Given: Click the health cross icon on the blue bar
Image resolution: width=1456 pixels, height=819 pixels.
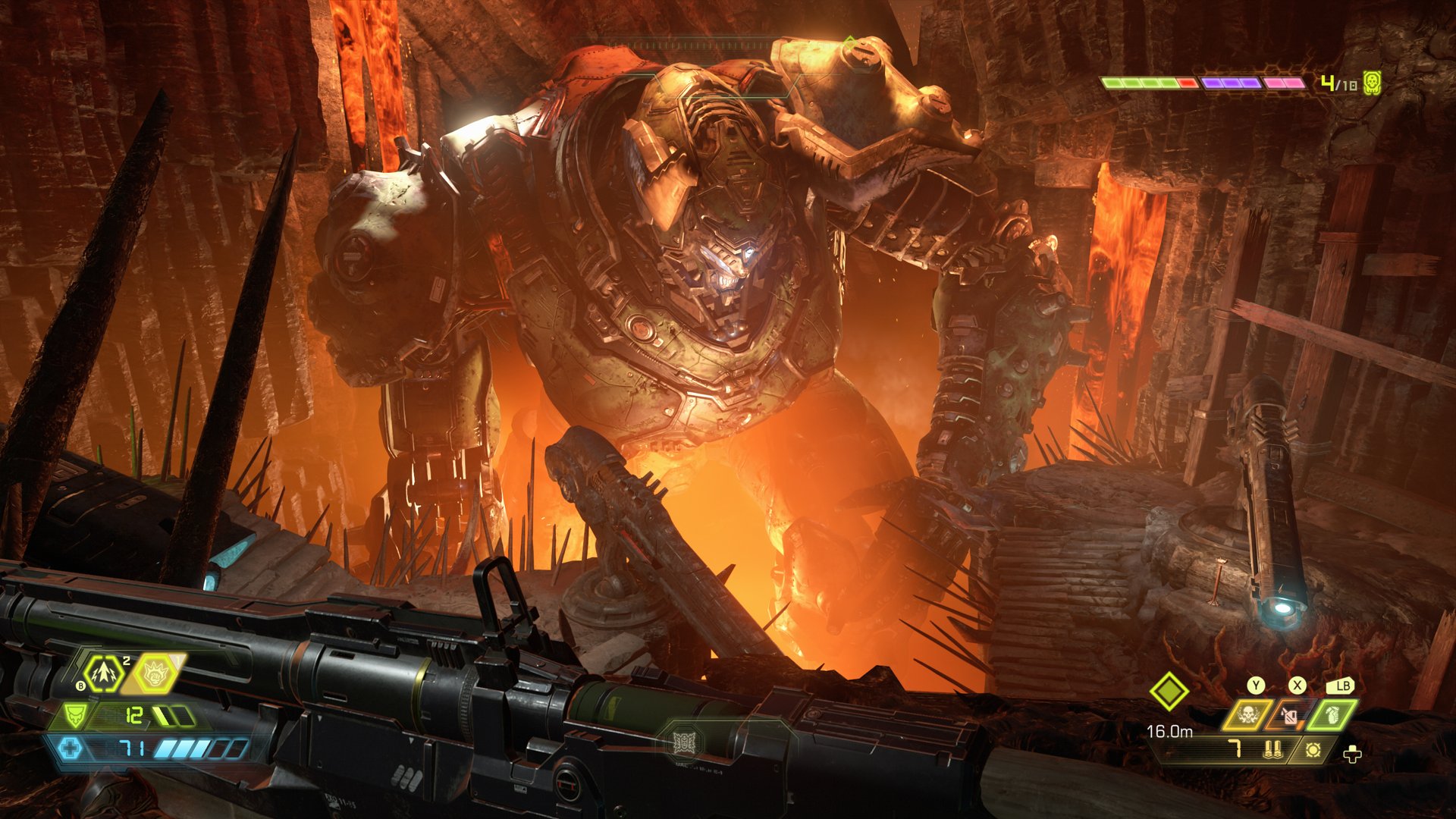Looking at the screenshot, I should 71,749.
